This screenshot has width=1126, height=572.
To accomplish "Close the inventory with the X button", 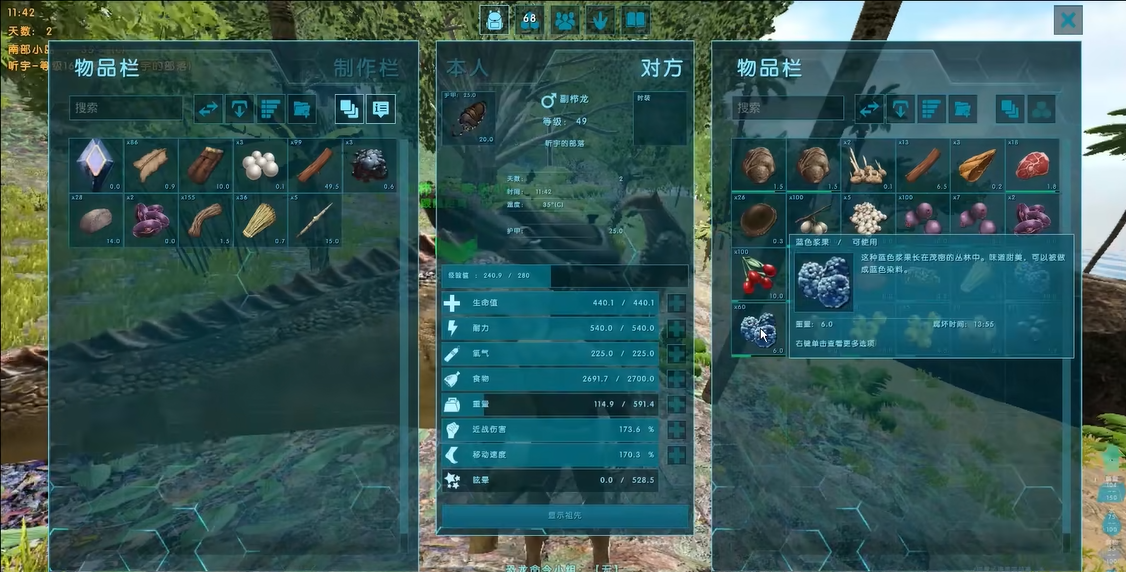I will point(1068,20).
